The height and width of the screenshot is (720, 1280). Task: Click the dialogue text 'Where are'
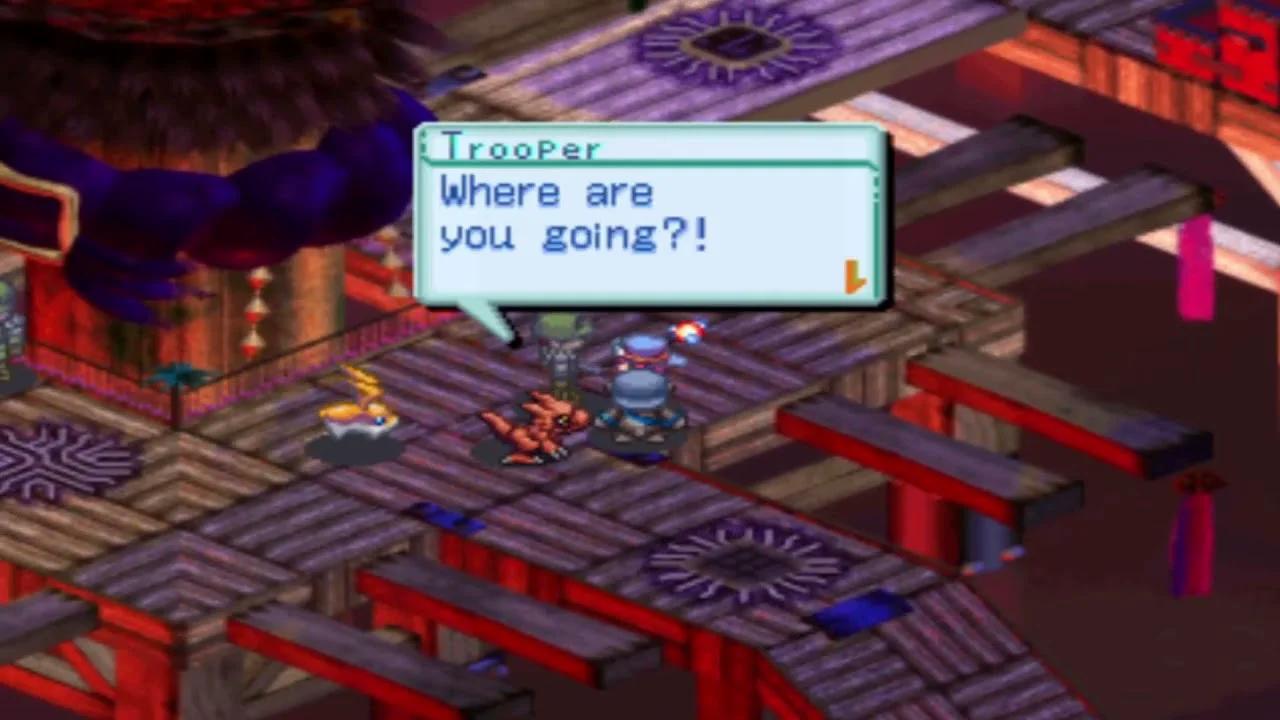[546, 192]
